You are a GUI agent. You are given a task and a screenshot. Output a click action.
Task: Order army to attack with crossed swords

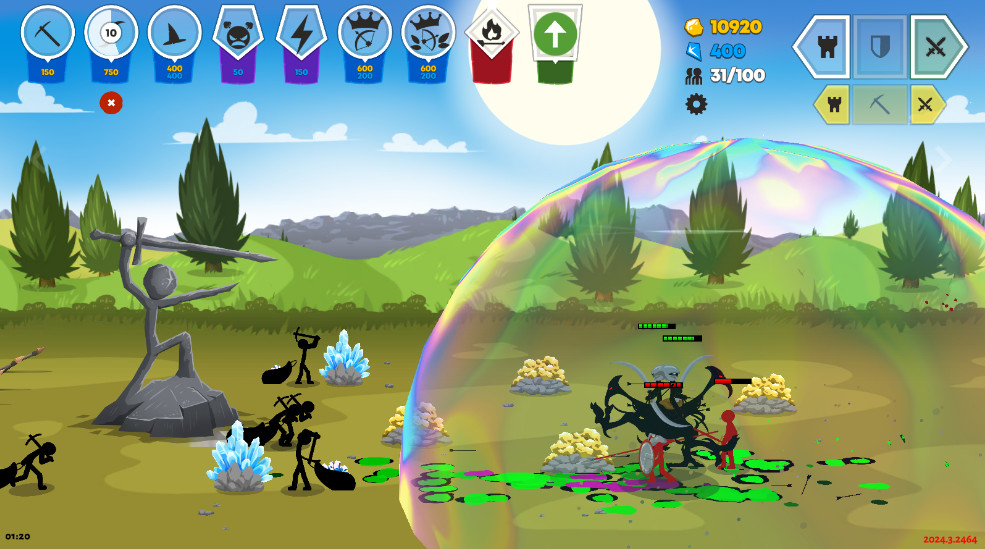[936, 46]
